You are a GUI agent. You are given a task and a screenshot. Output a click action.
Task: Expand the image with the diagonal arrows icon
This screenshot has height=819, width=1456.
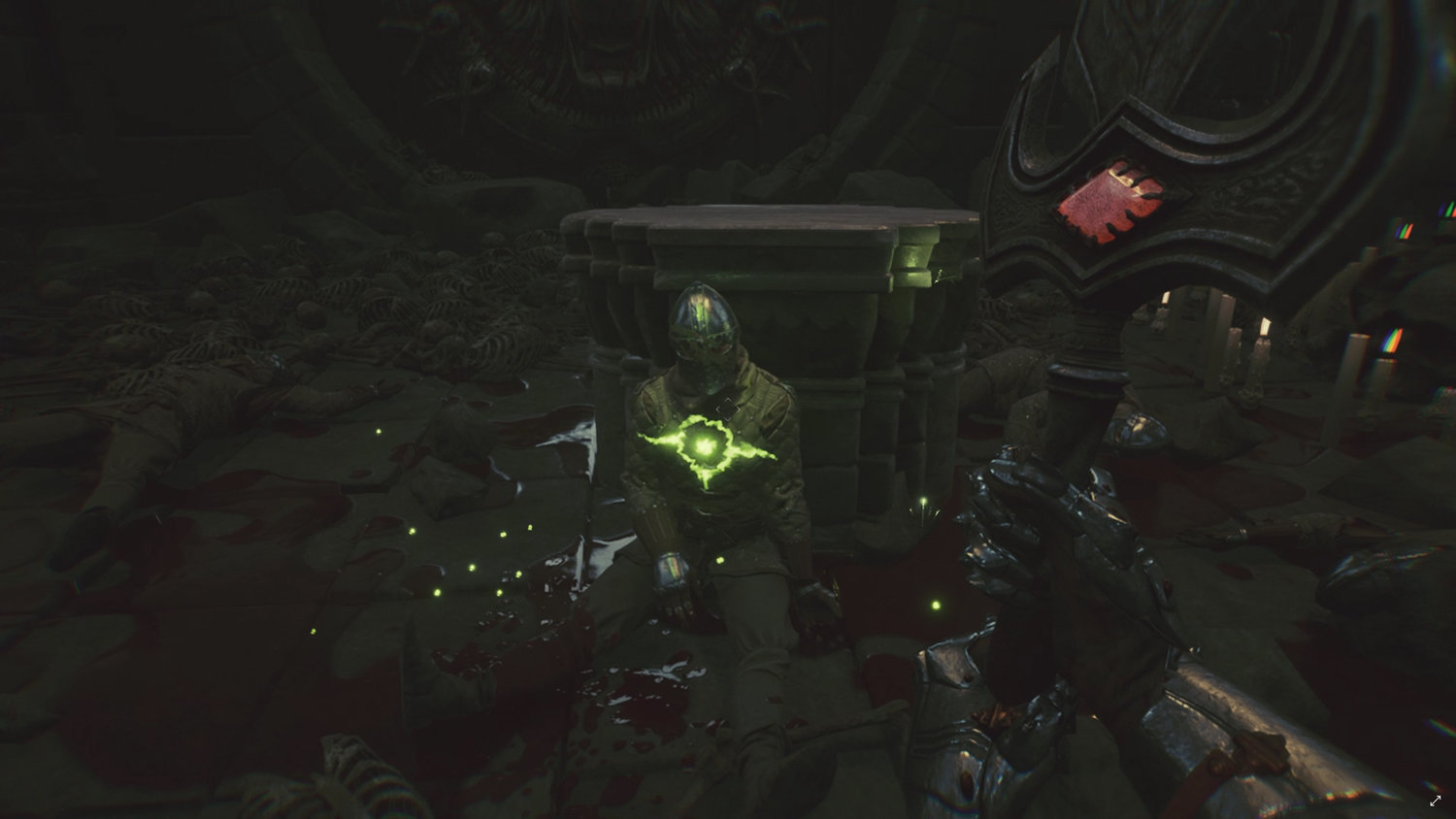tap(1436, 801)
